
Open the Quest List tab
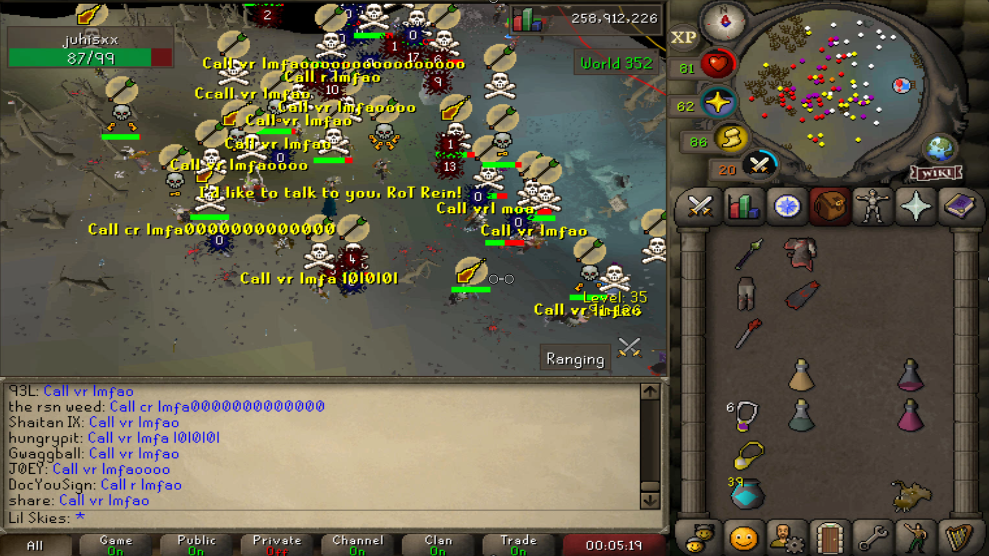click(x=787, y=206)
